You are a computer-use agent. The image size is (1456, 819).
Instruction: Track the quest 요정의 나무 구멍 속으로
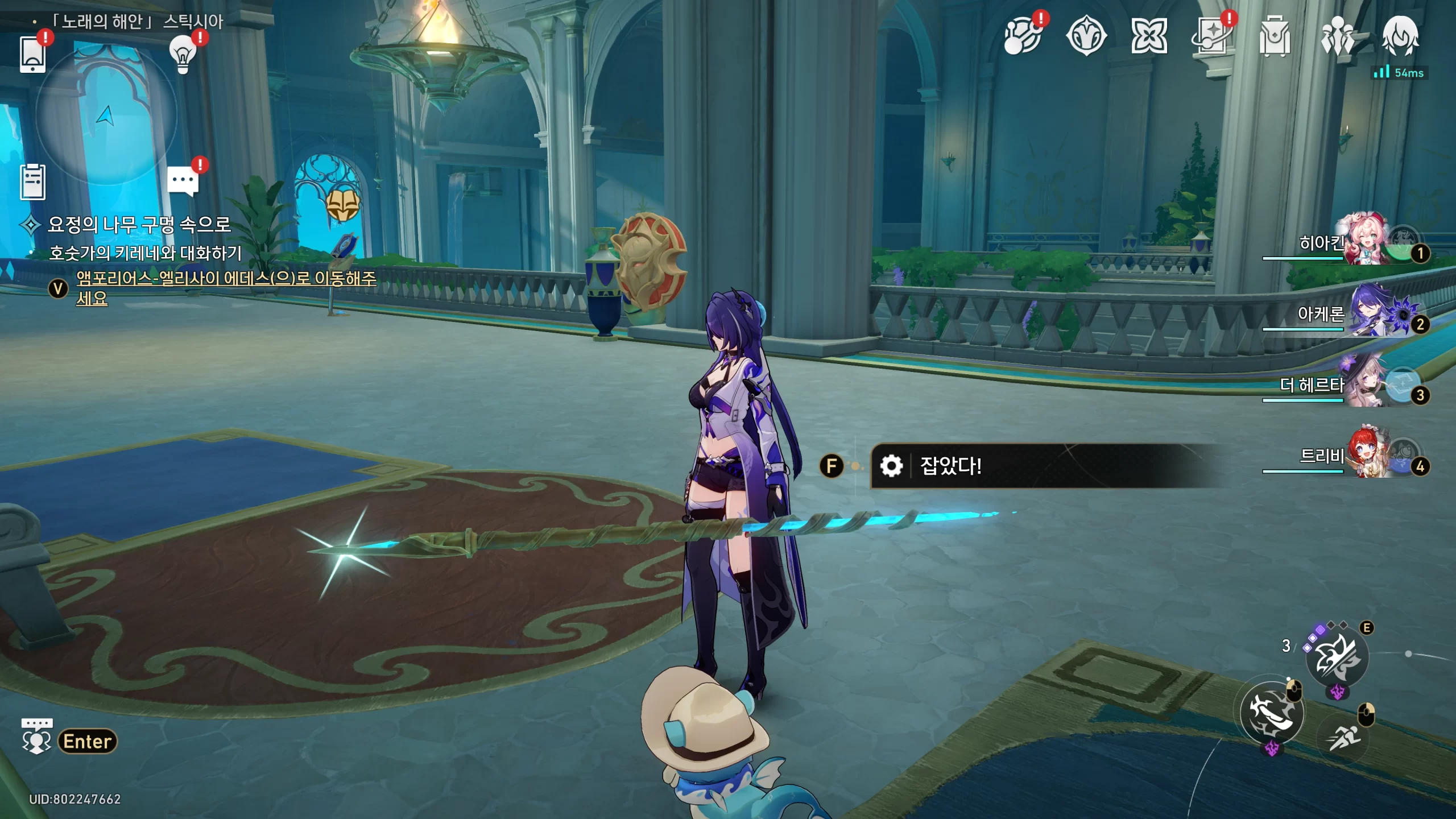139,225
